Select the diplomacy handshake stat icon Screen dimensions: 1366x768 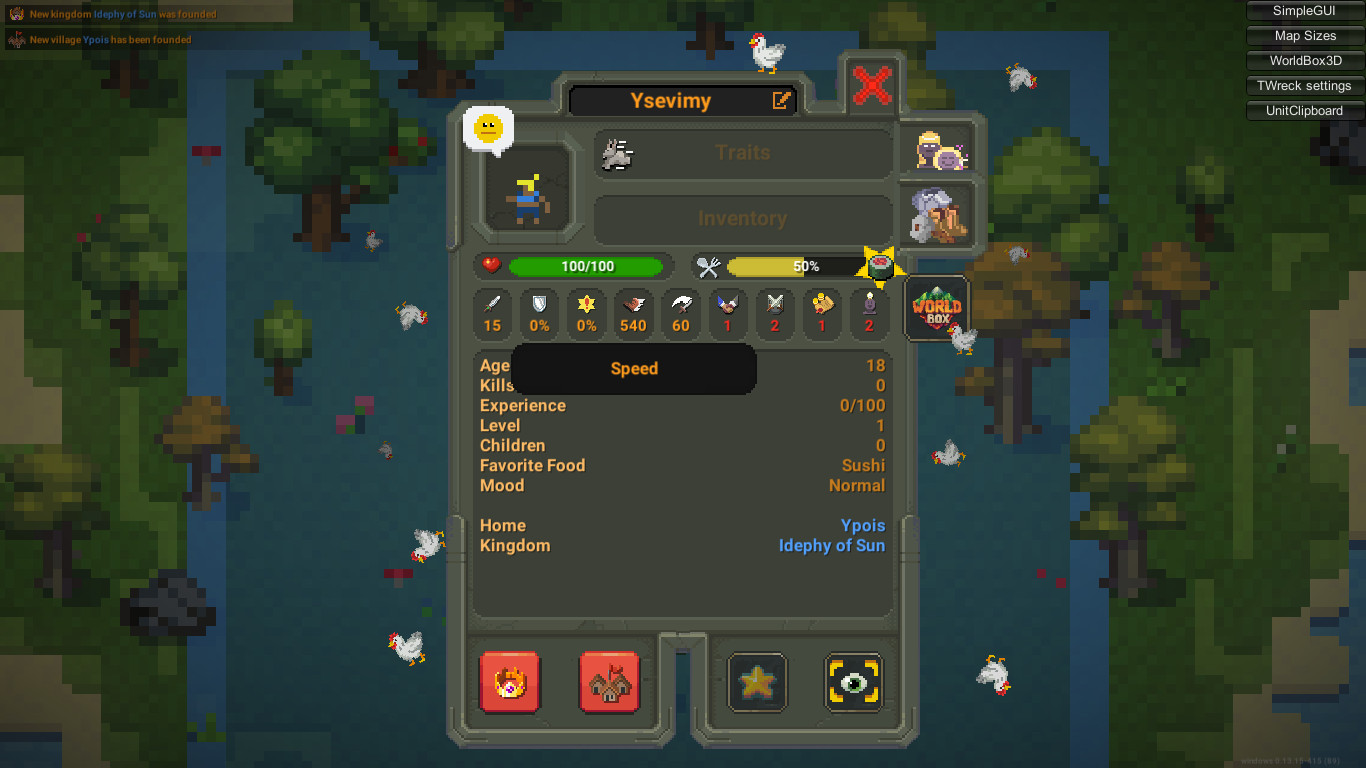(727, 314)
